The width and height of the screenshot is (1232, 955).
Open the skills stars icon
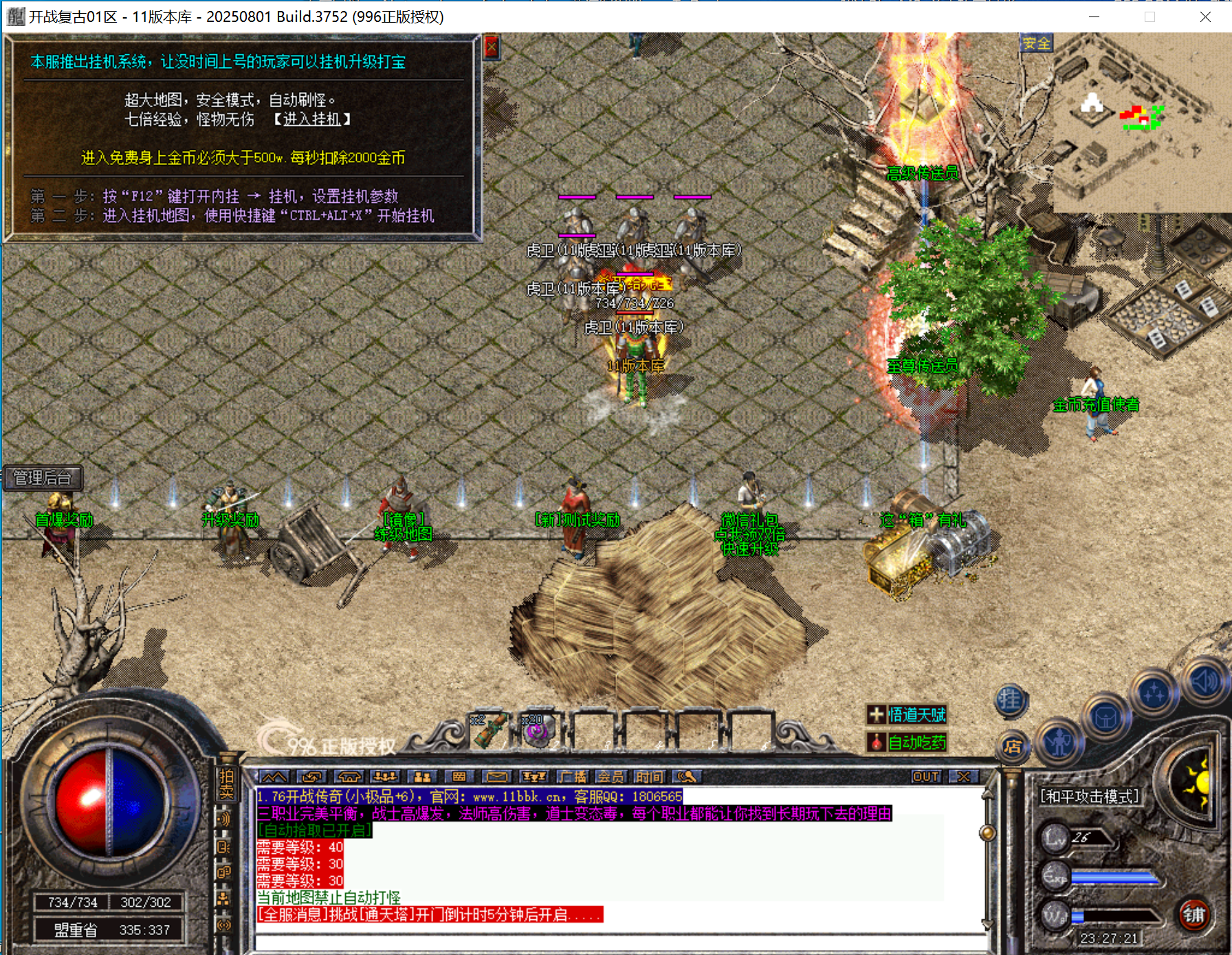point(1154,694)
